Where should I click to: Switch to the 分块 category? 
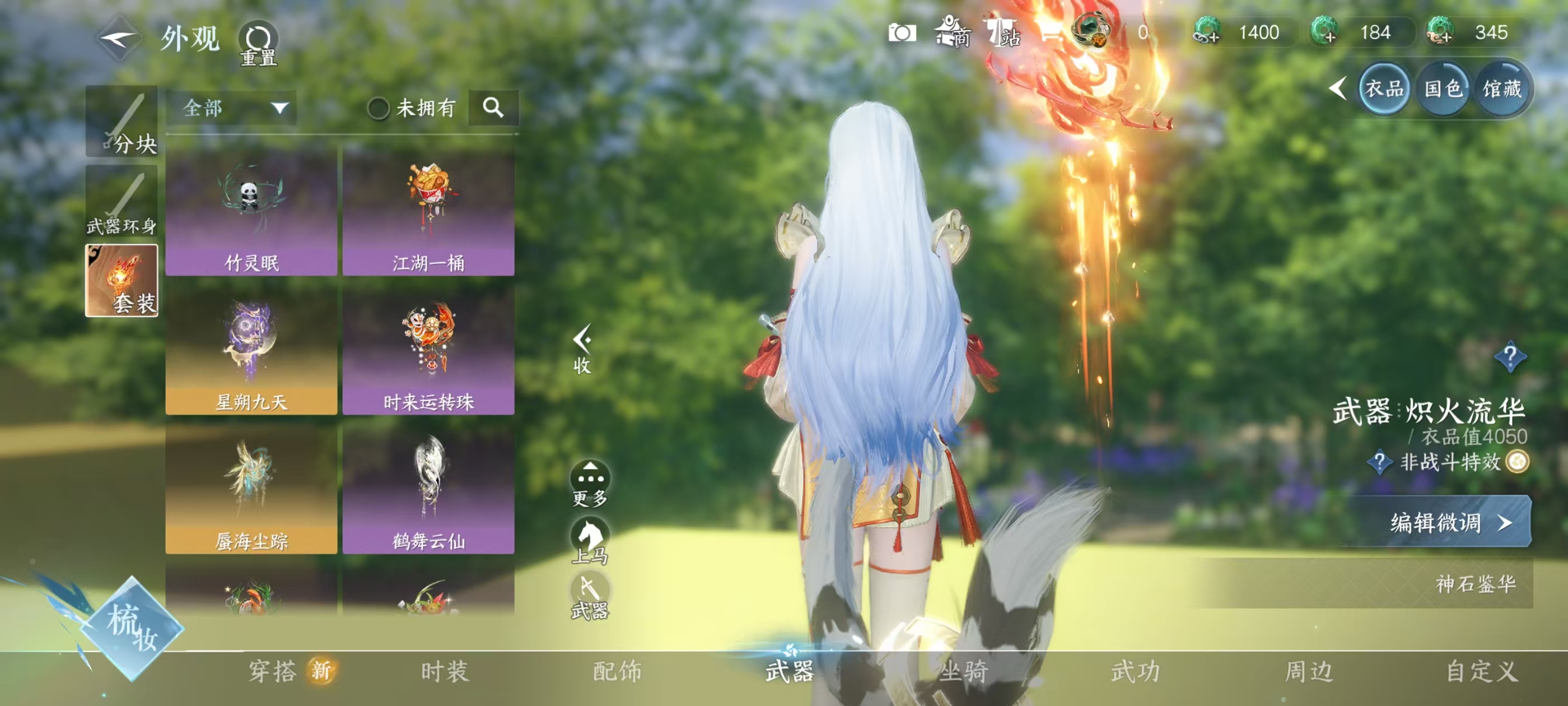[122, 122]
